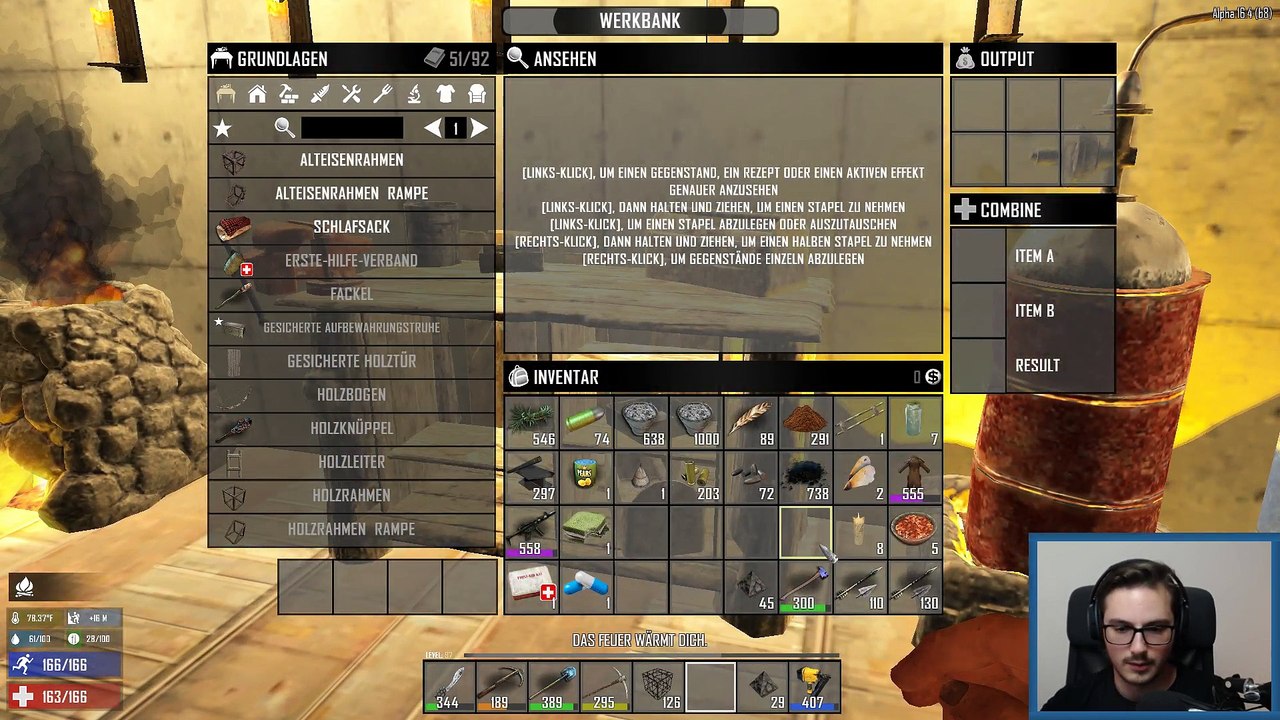The image size is (1280, 720).
Task: Show the t-shirt clothing category
Action: 446,94
